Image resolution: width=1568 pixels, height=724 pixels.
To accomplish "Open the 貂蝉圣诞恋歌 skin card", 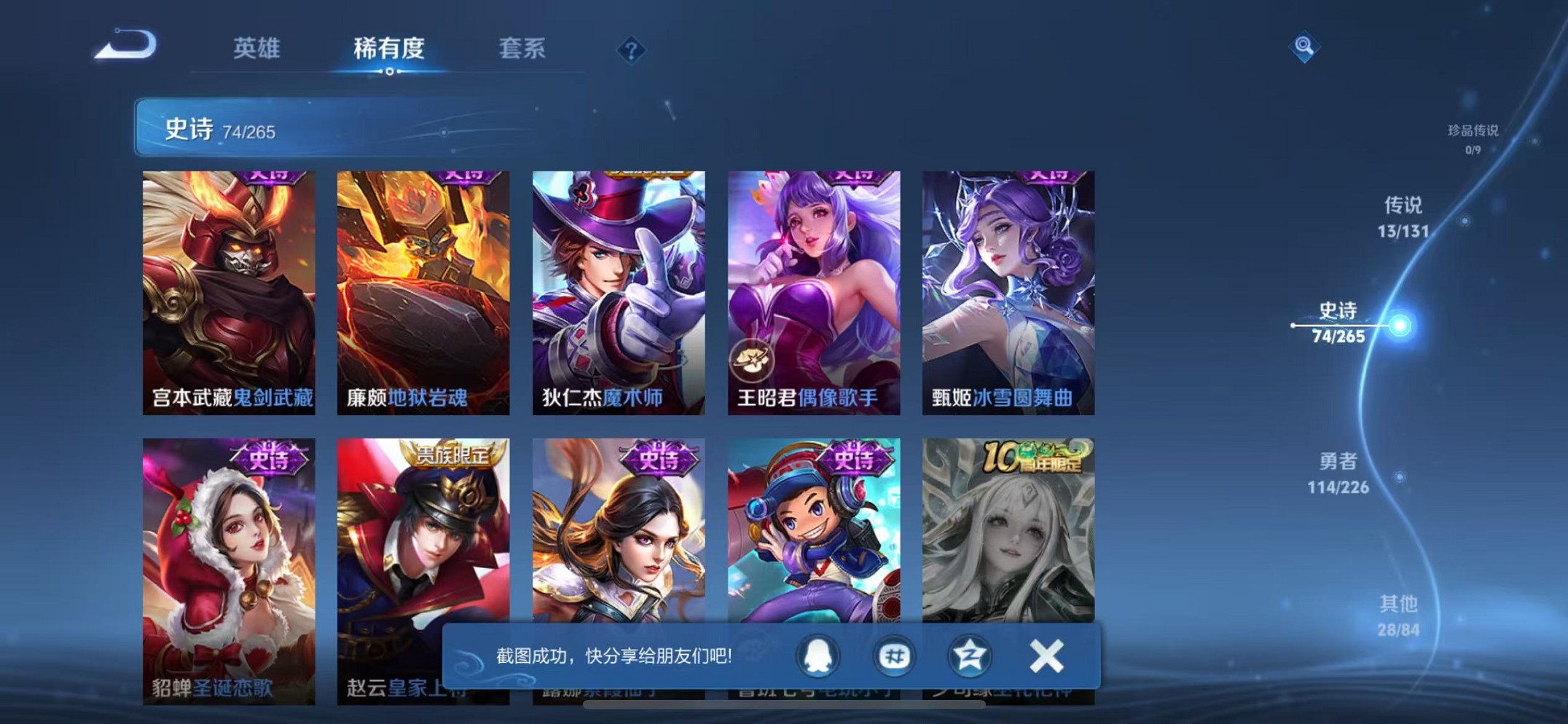I will [x=230, y=554].
